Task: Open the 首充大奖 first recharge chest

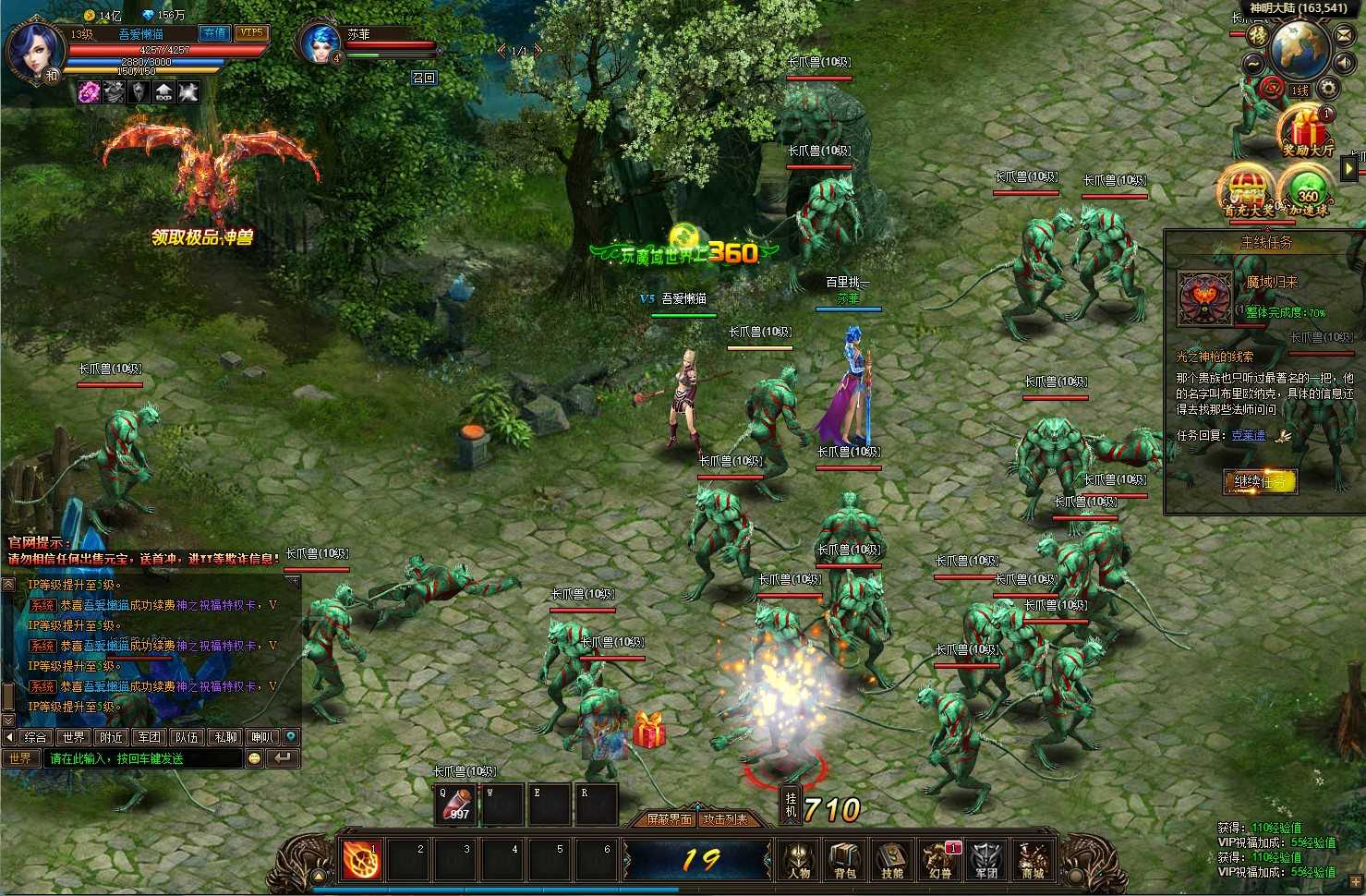Action: [x=1248, y=191]
